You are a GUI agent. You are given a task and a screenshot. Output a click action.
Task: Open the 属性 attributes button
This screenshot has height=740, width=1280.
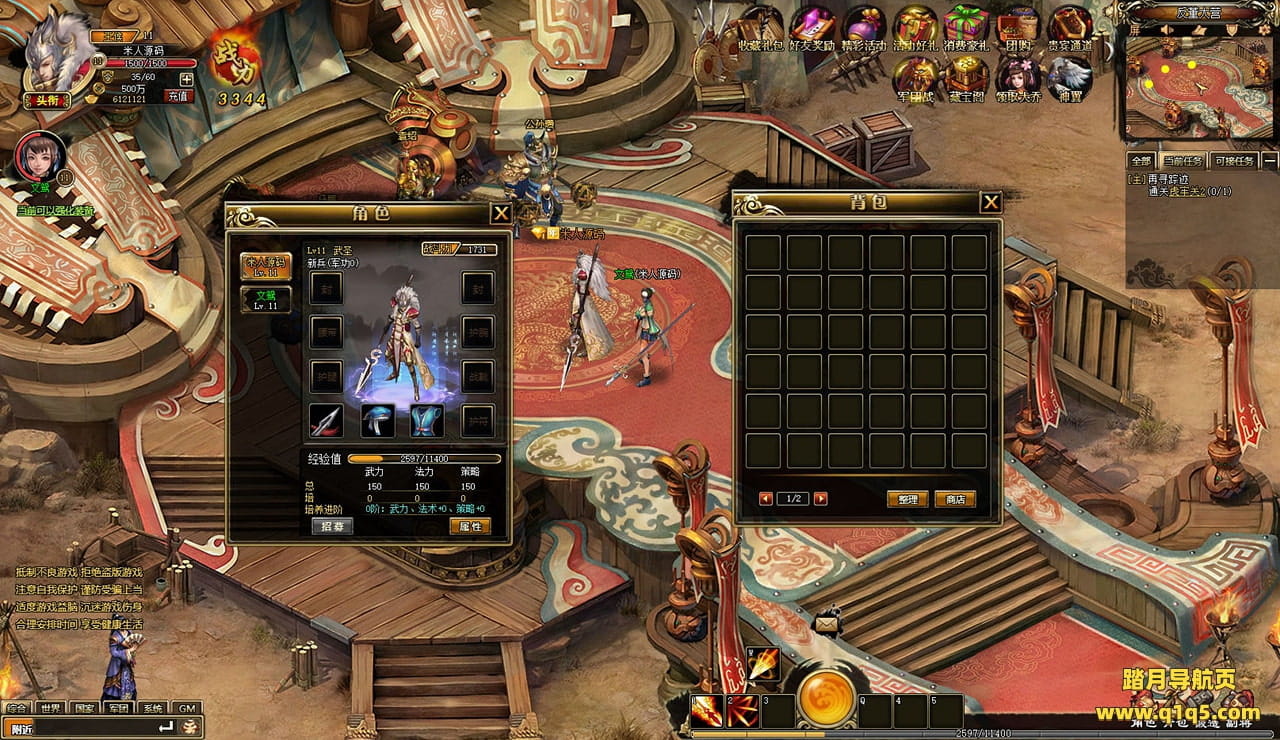pos(469,526)
